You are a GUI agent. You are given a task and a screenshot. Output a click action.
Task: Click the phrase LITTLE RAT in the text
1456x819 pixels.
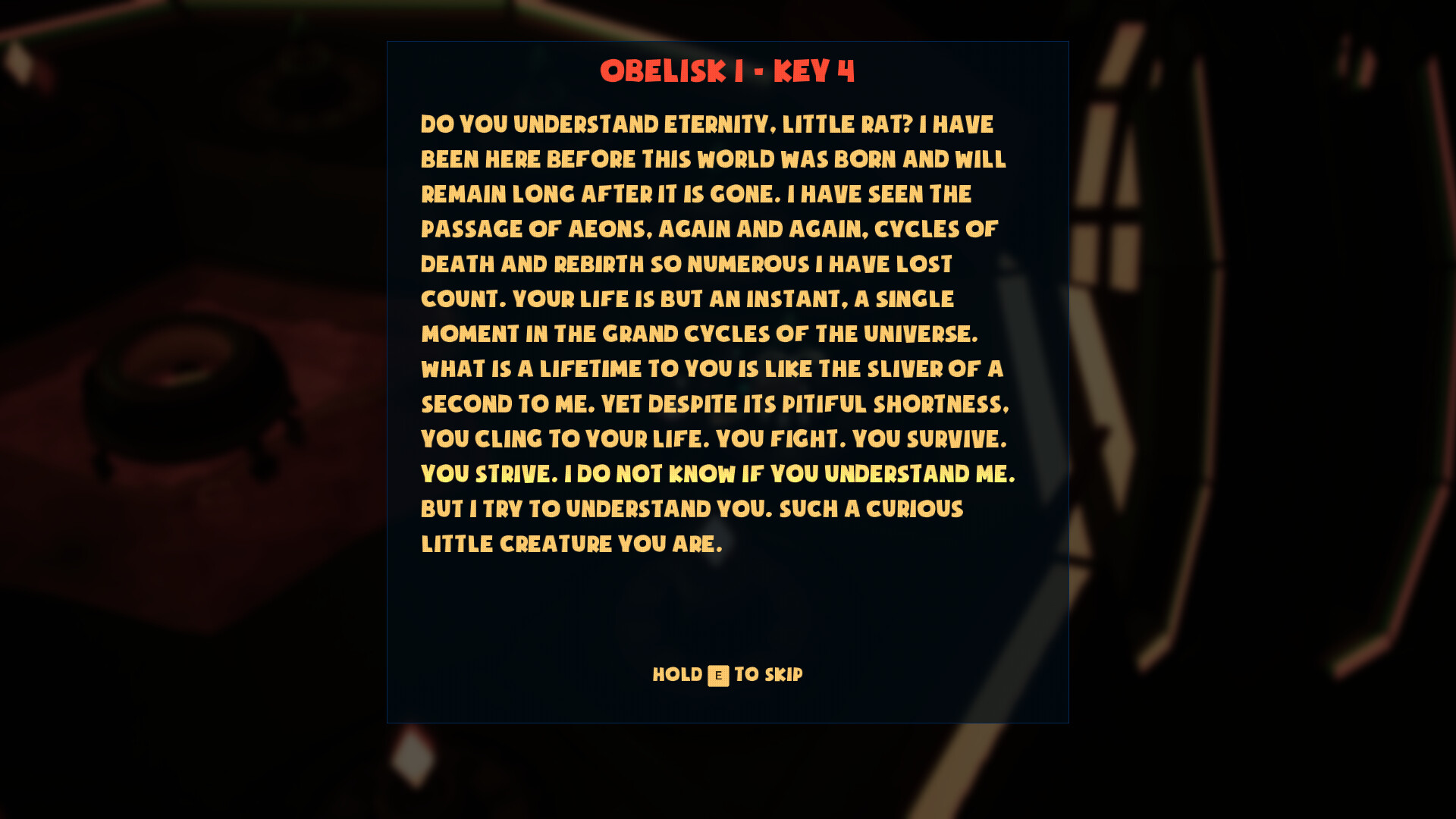coord(846,124)
